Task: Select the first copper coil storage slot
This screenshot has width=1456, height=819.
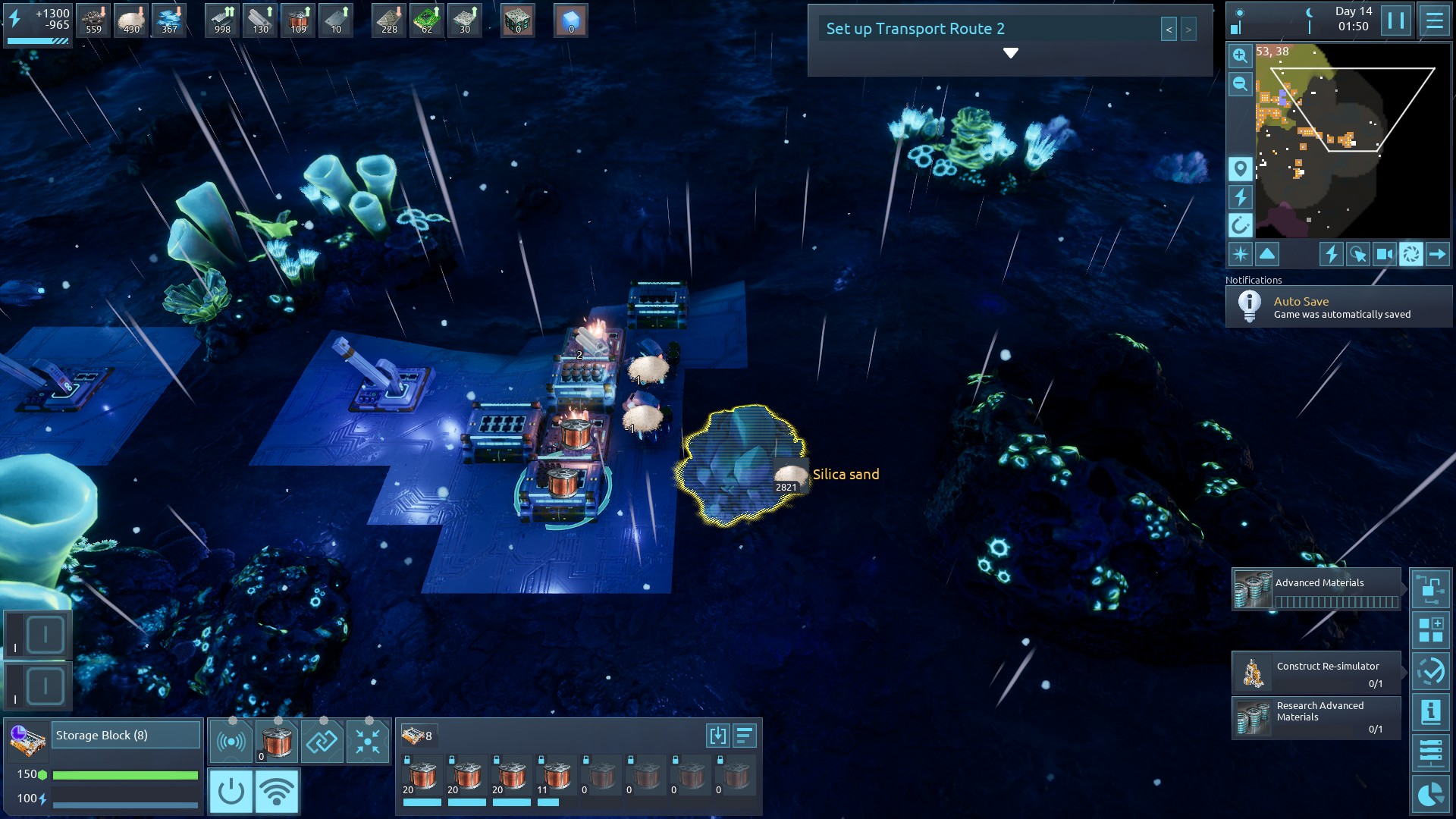Action: (422, 778)
